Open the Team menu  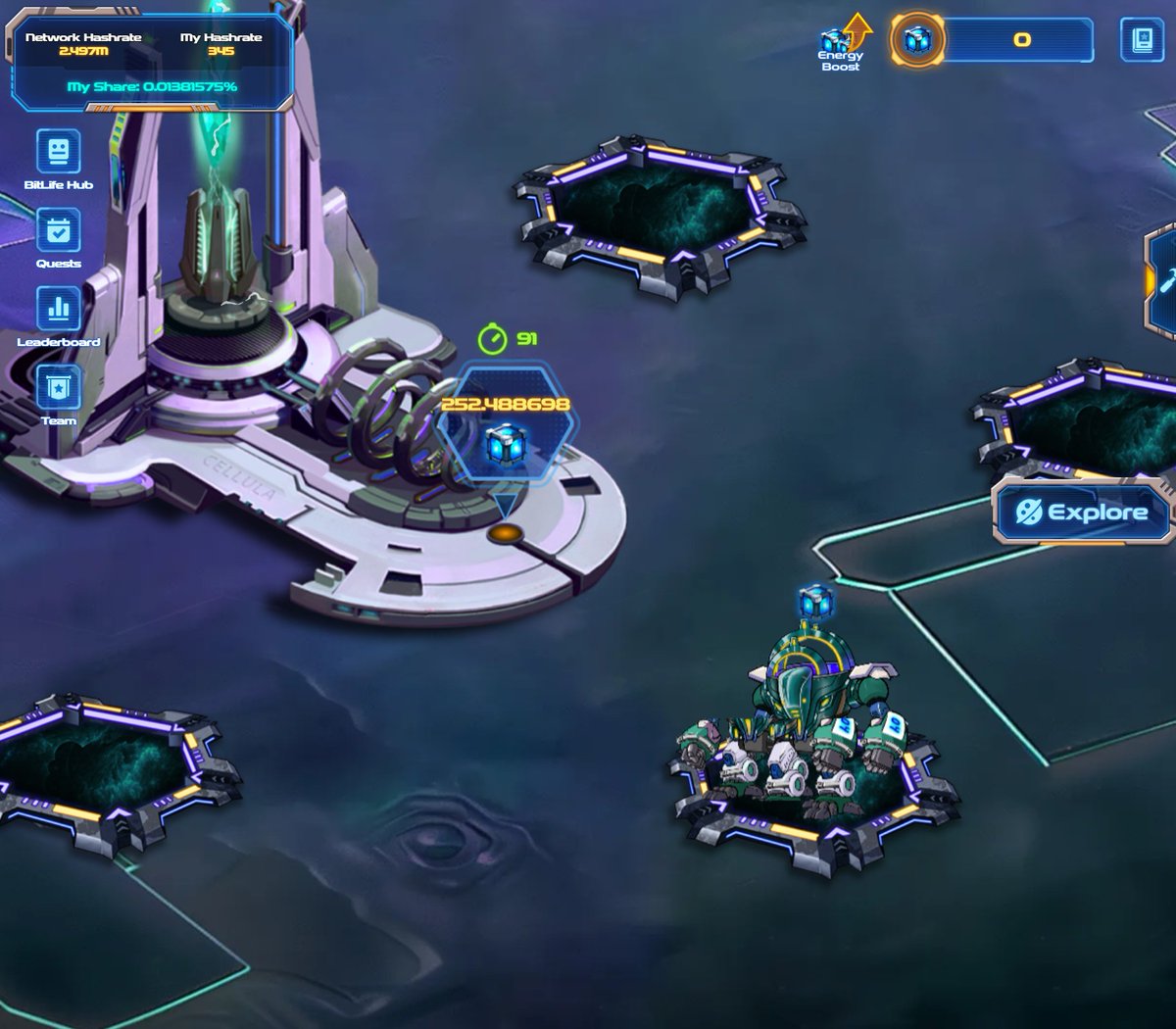tap(58, 389)
